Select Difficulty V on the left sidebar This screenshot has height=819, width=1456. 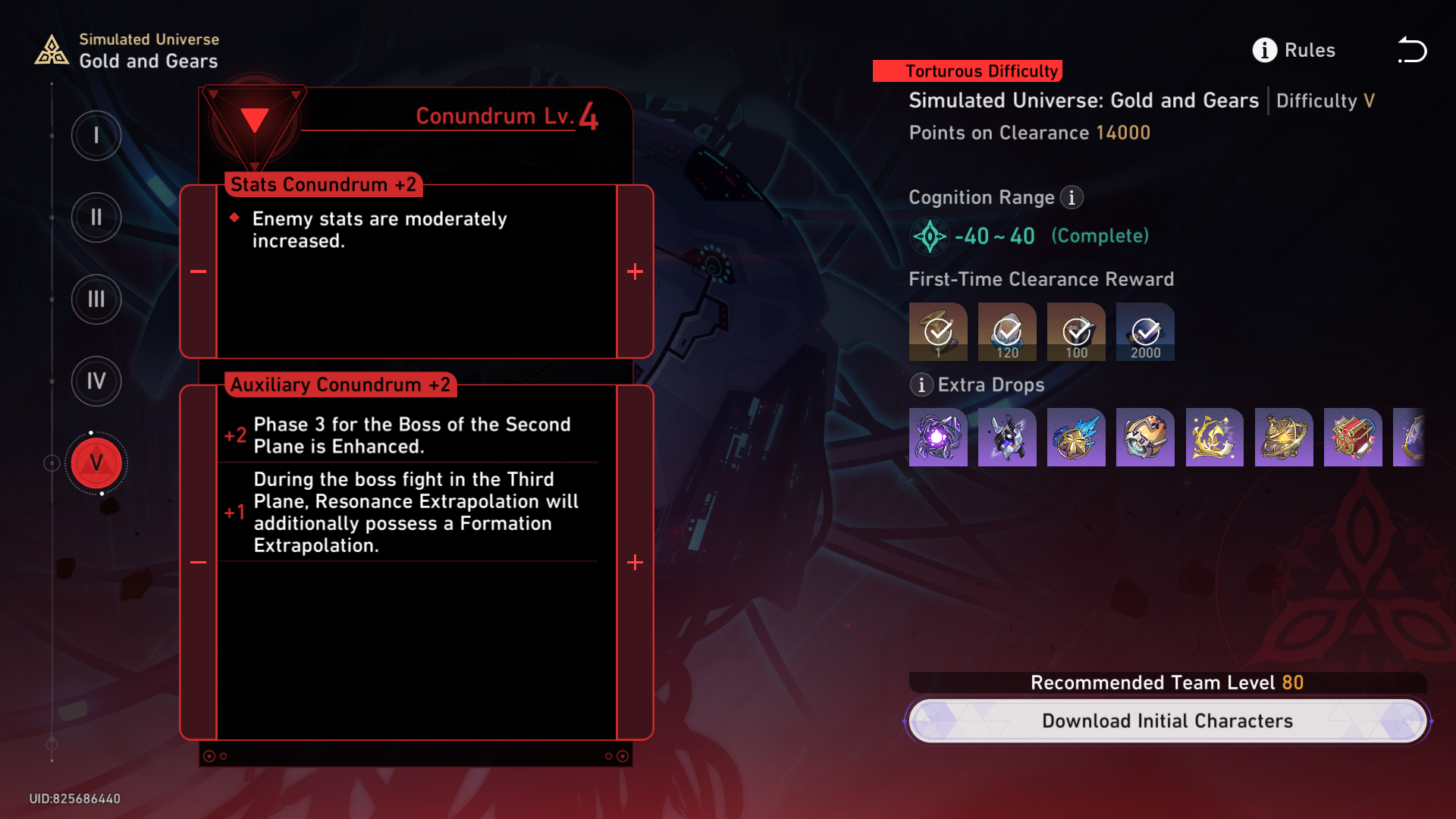coord(96,463)
